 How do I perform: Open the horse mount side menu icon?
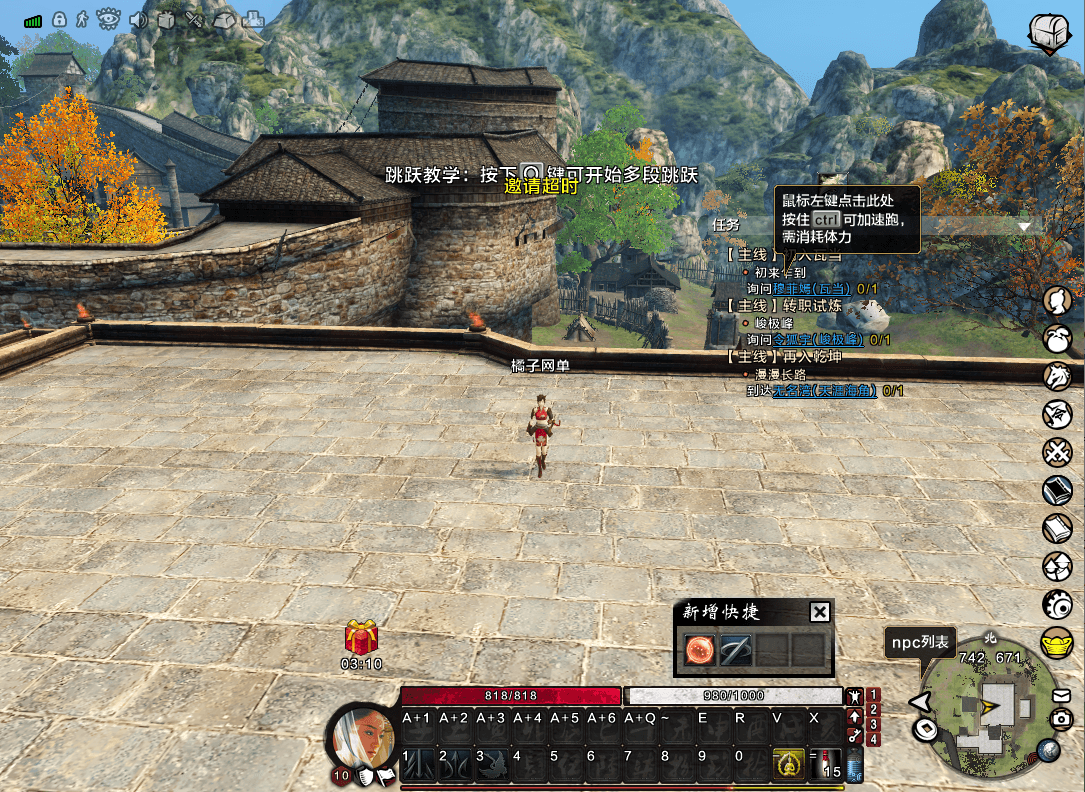point(1058,376)
